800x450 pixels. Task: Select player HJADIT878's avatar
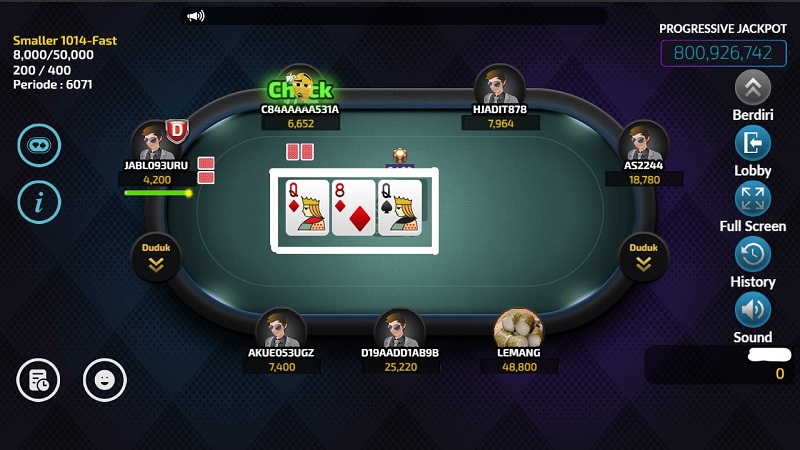tap(500, 87)
